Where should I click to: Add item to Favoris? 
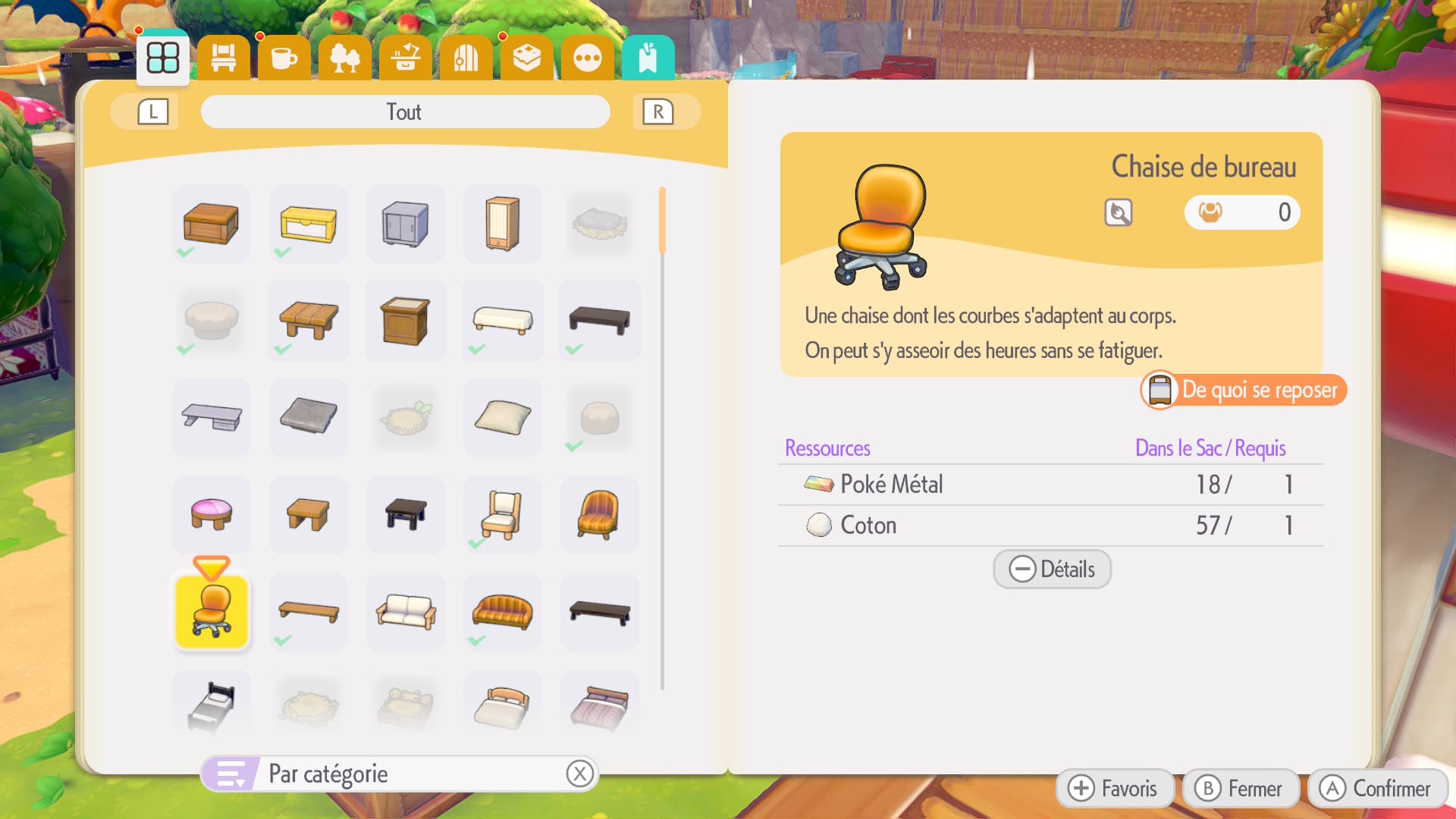click(x=1113, y=789)
